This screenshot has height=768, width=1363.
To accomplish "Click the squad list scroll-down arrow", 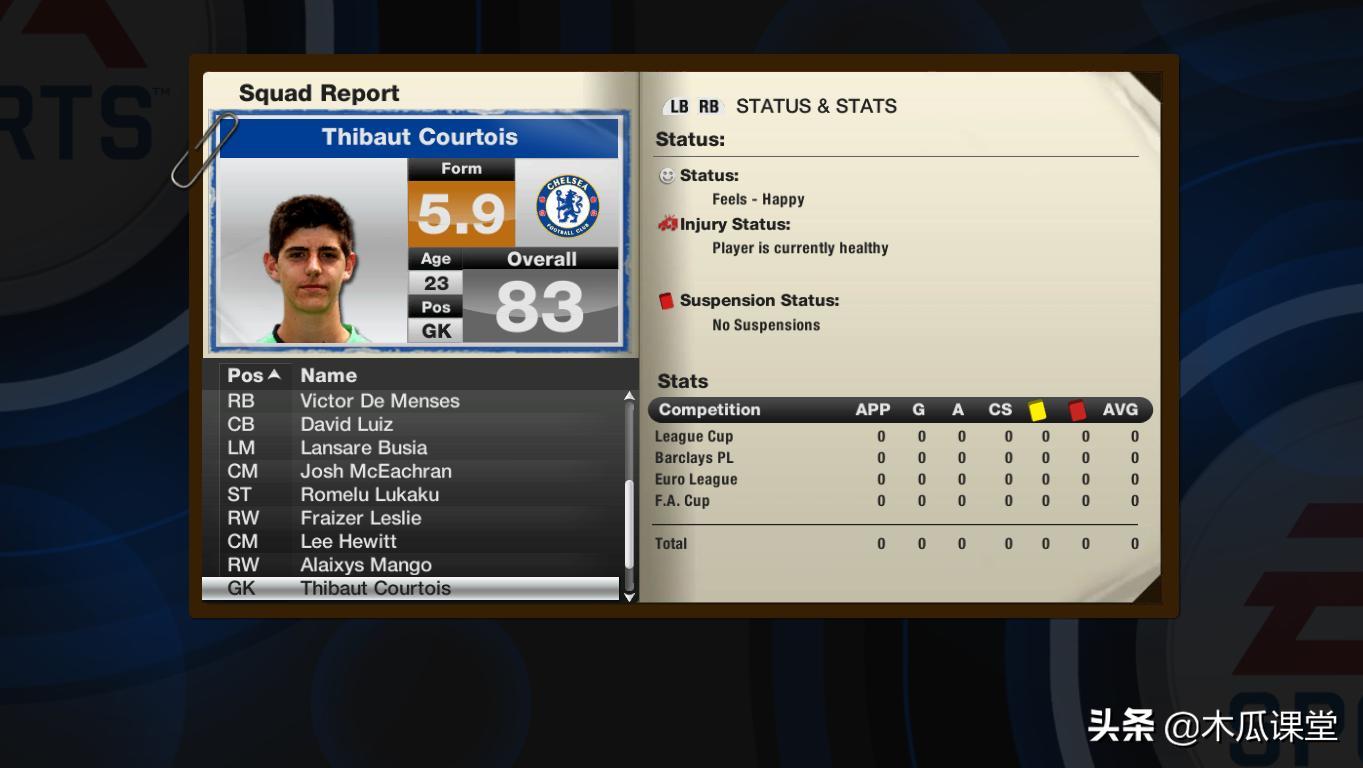I will (x=629, y=596).
